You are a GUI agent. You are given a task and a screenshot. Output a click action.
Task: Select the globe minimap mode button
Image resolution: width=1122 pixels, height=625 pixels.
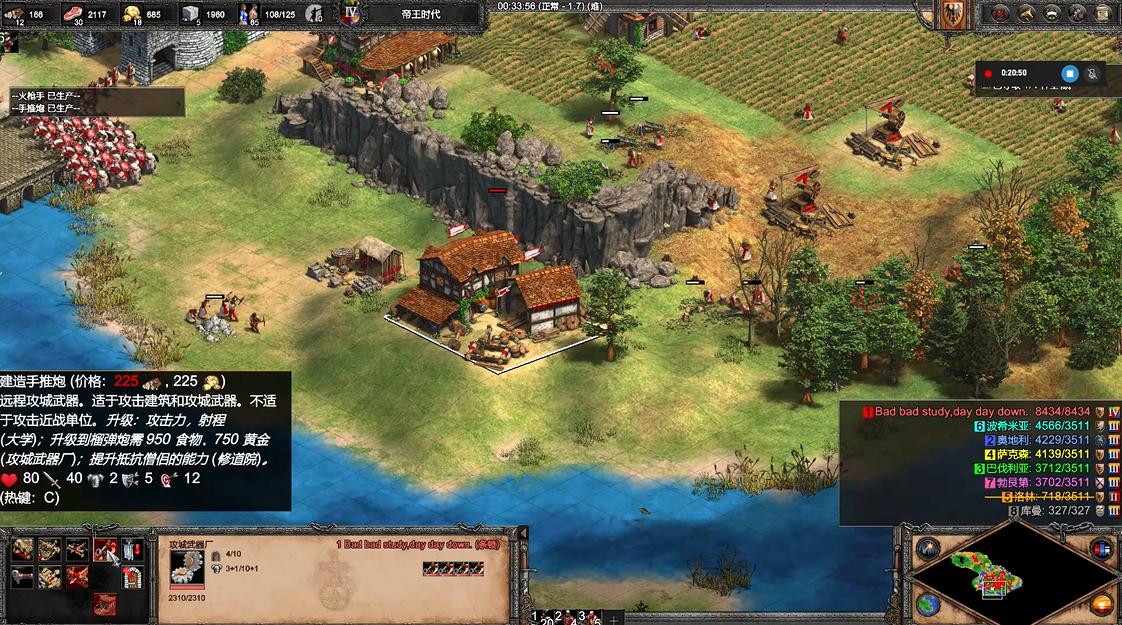click(x=928, y=604)
